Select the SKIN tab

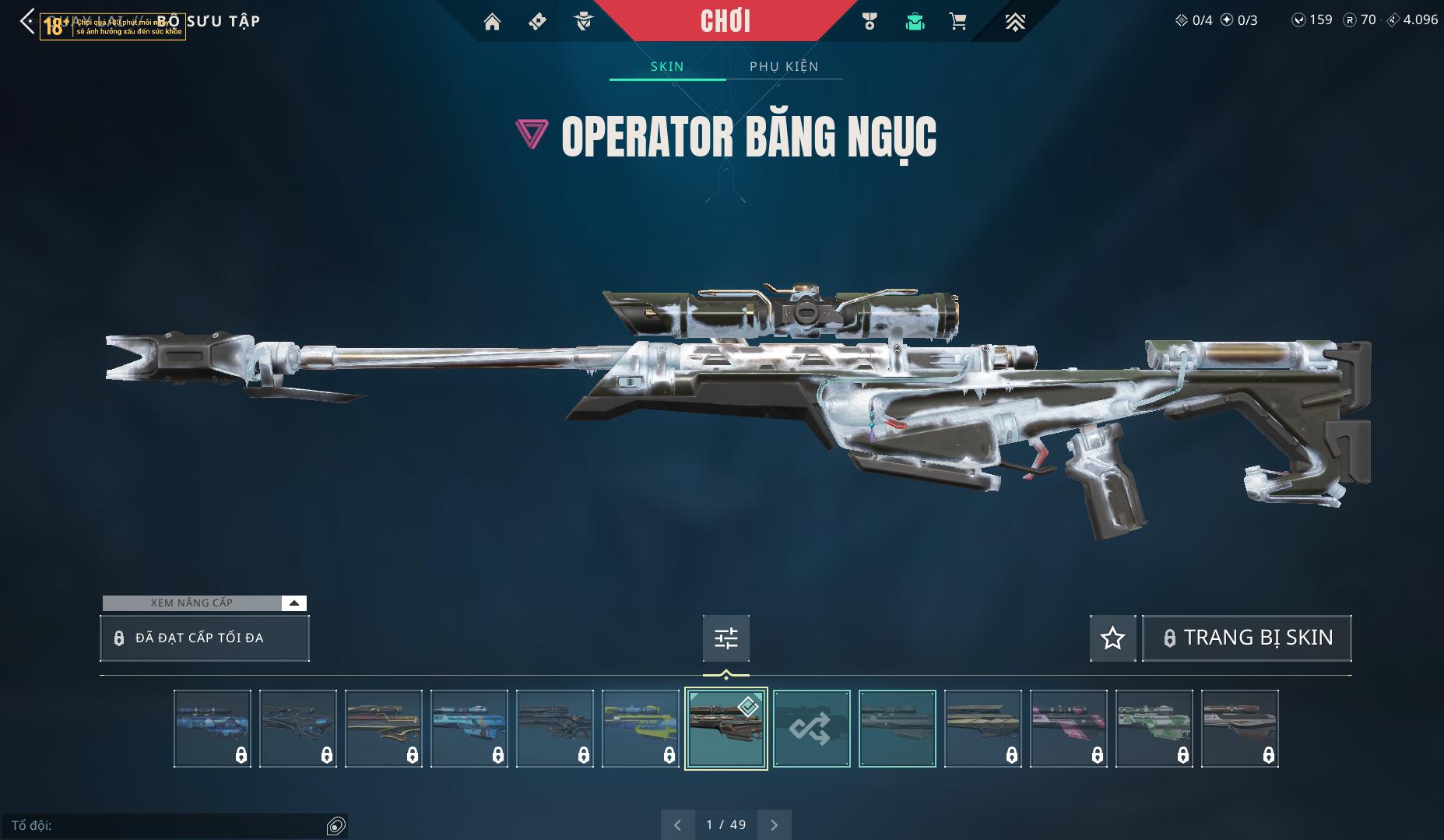(667, 66)
